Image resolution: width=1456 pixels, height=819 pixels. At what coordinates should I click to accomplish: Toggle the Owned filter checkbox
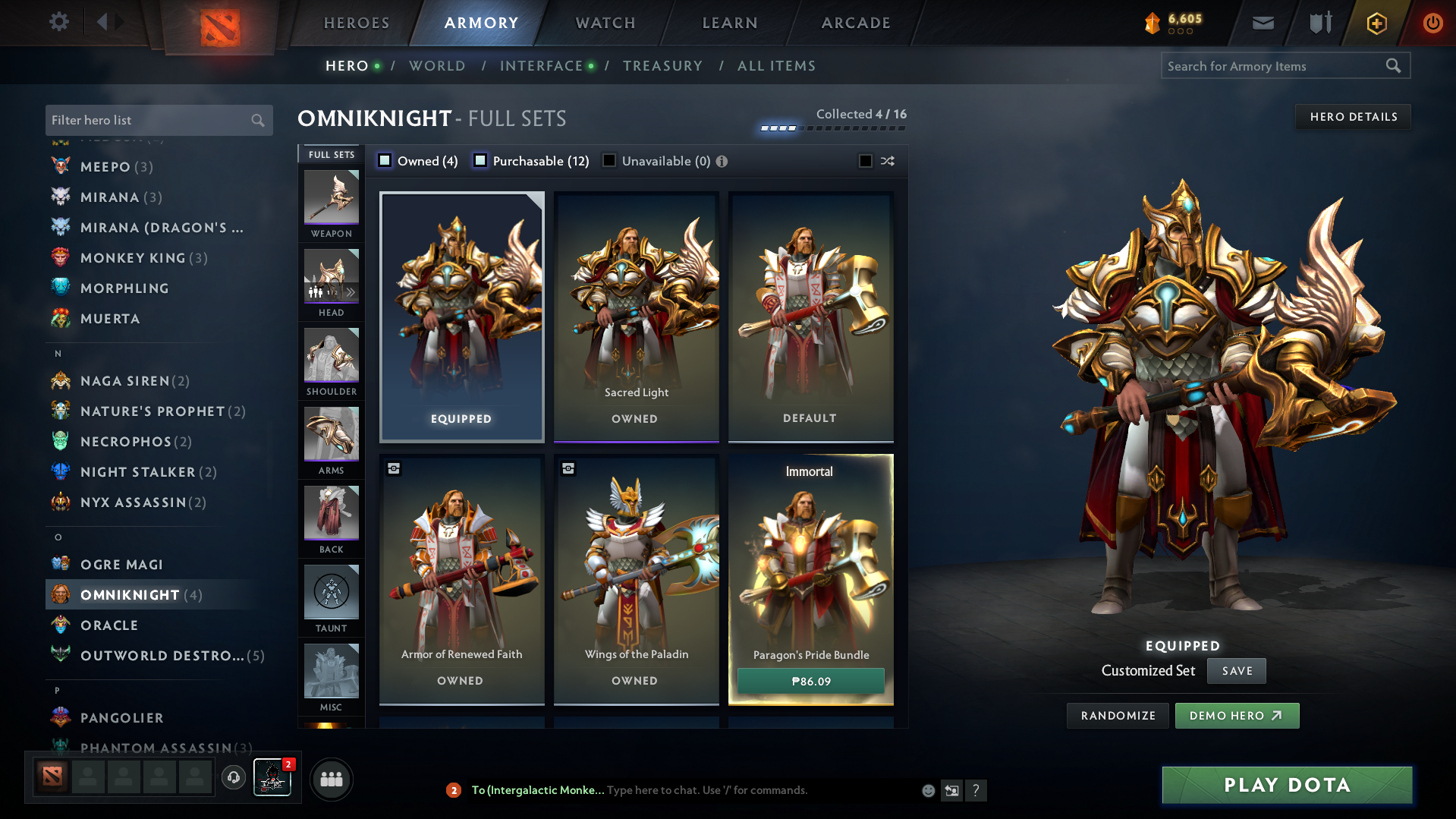385,161
